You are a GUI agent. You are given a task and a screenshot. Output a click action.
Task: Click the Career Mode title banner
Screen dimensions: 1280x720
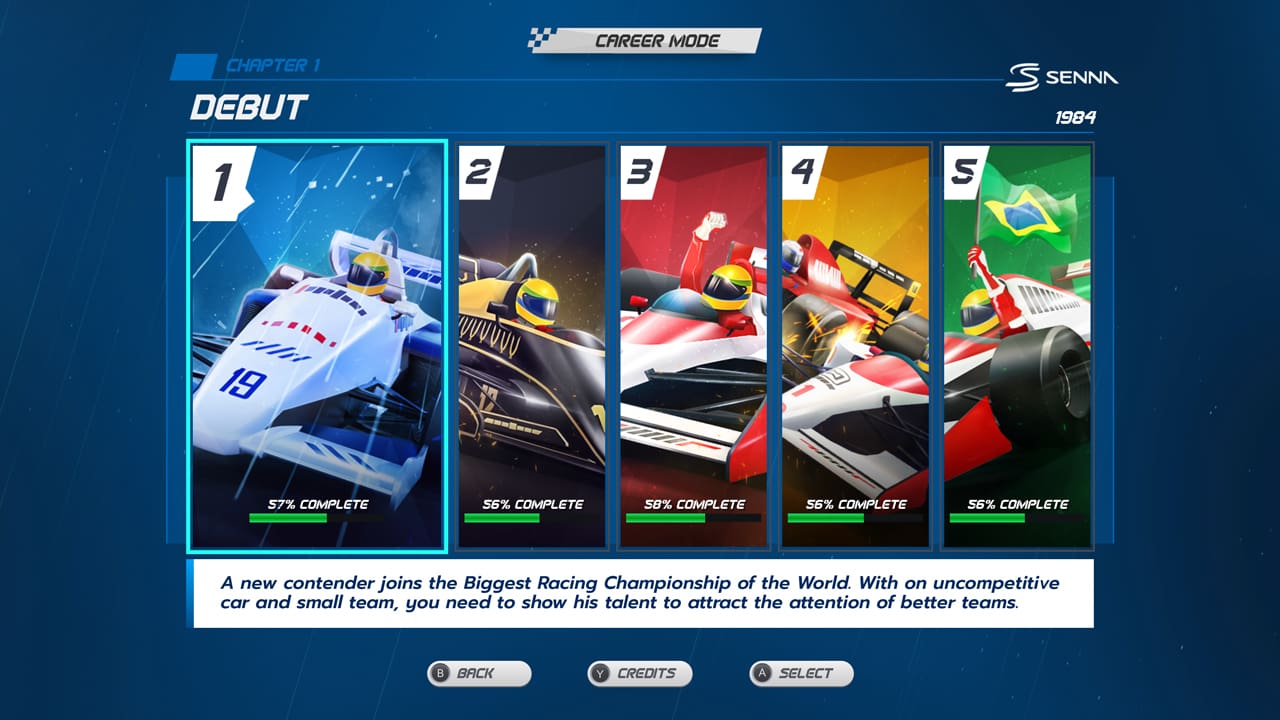[656, 41]
